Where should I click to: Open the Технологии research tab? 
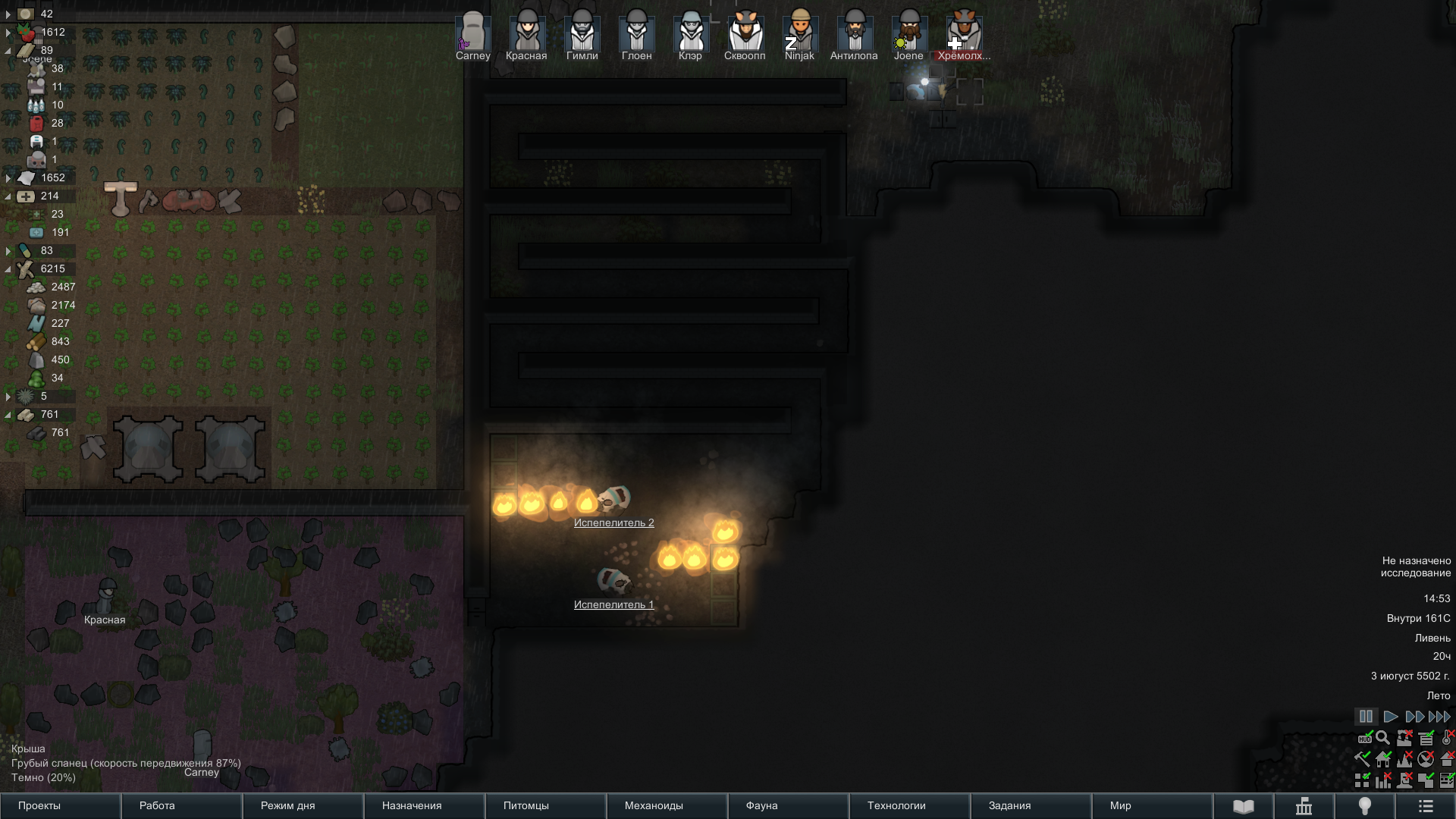pos(909,805)
